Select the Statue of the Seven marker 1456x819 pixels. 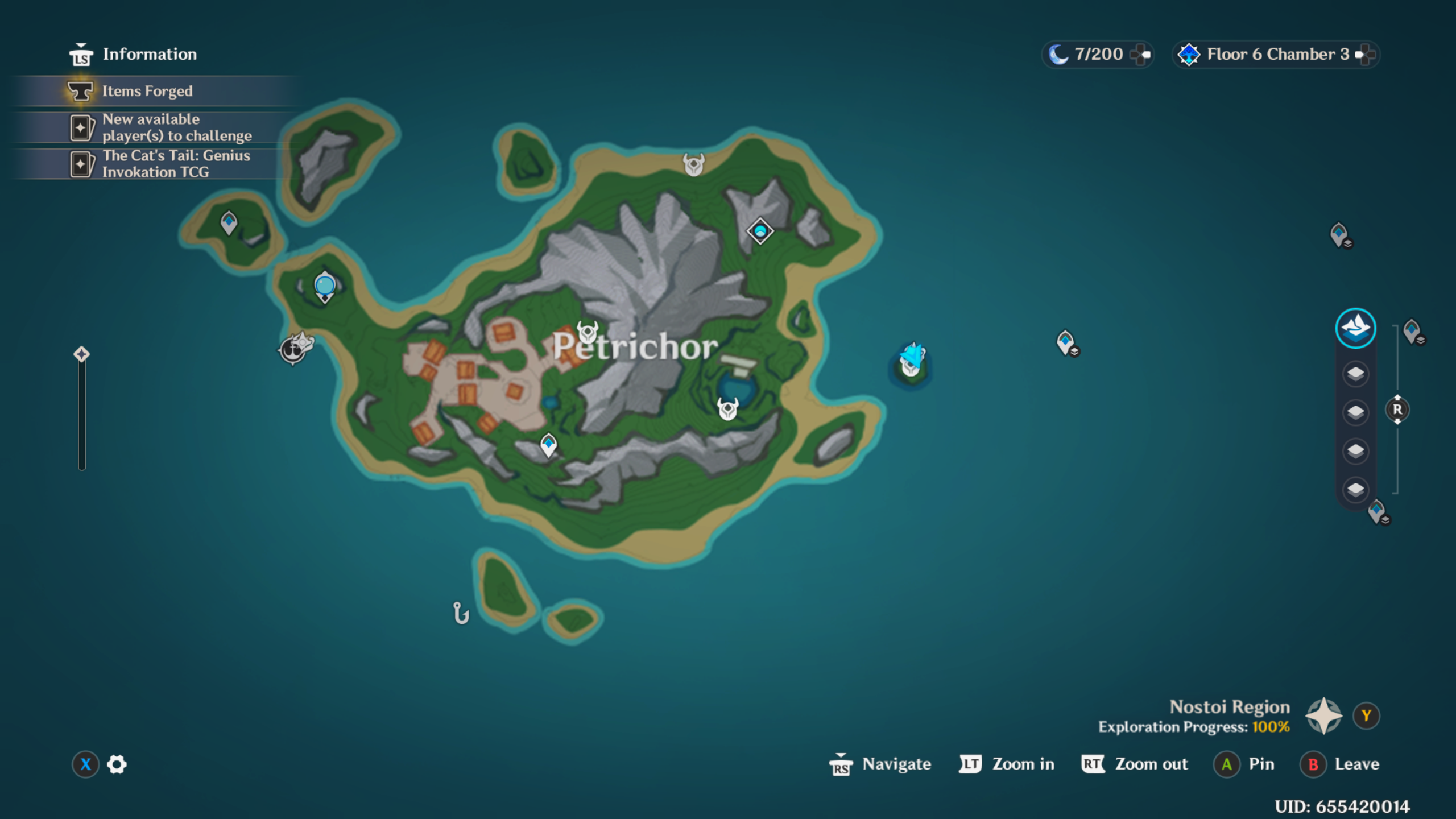tap(325, 286)
